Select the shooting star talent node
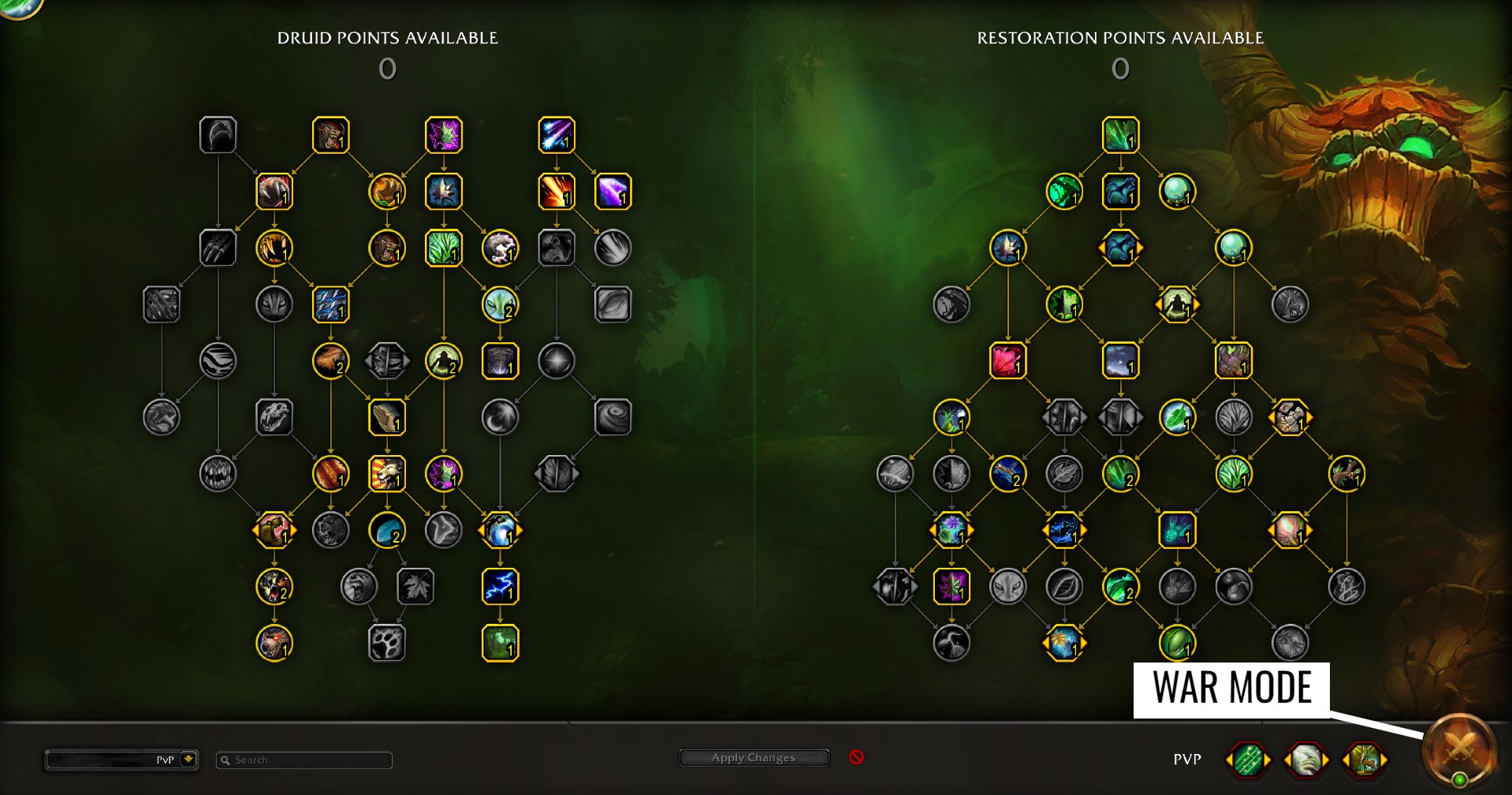 pos(557,135)
